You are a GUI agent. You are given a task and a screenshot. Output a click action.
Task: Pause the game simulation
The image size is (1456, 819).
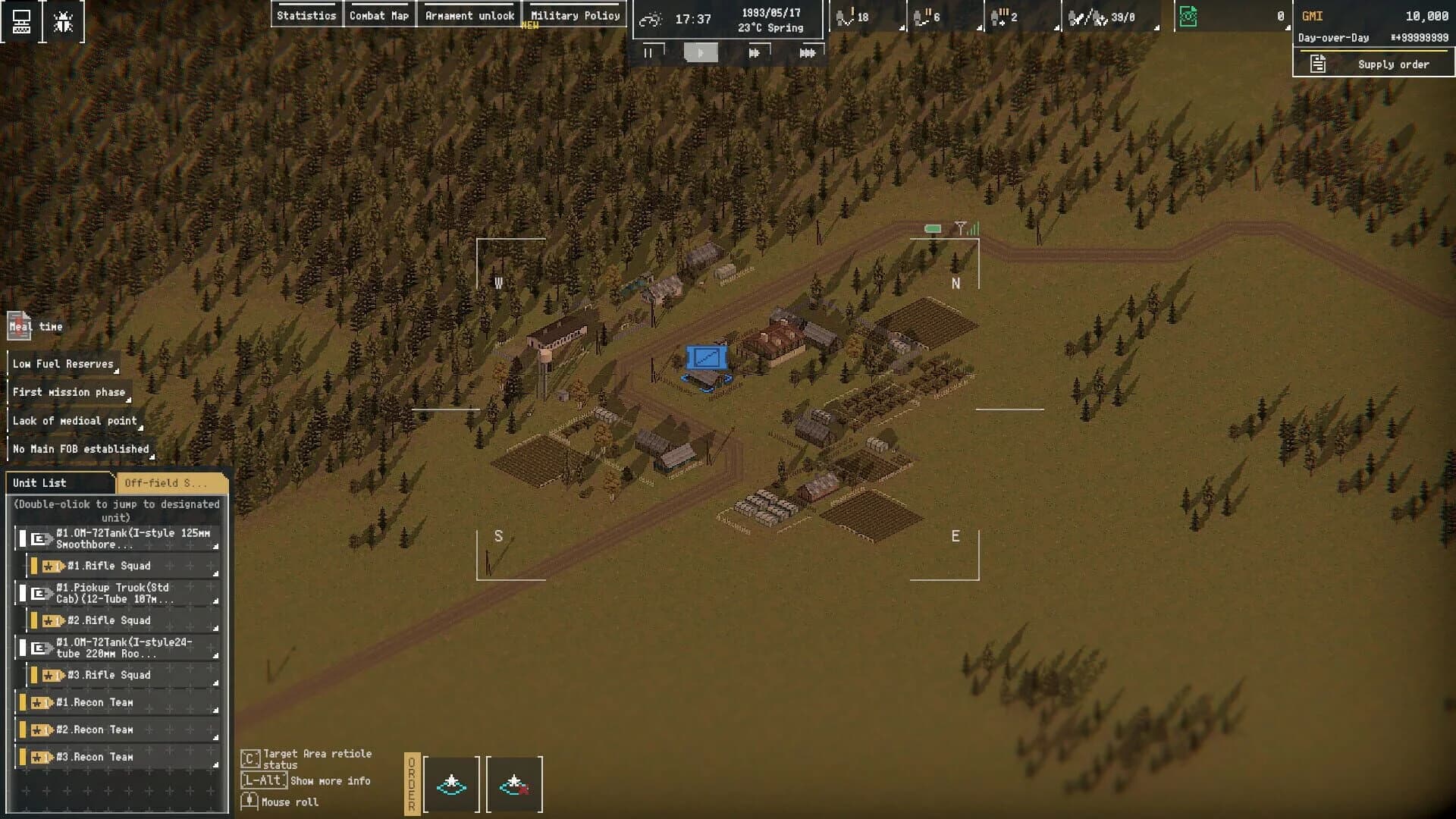pos(649,52)
